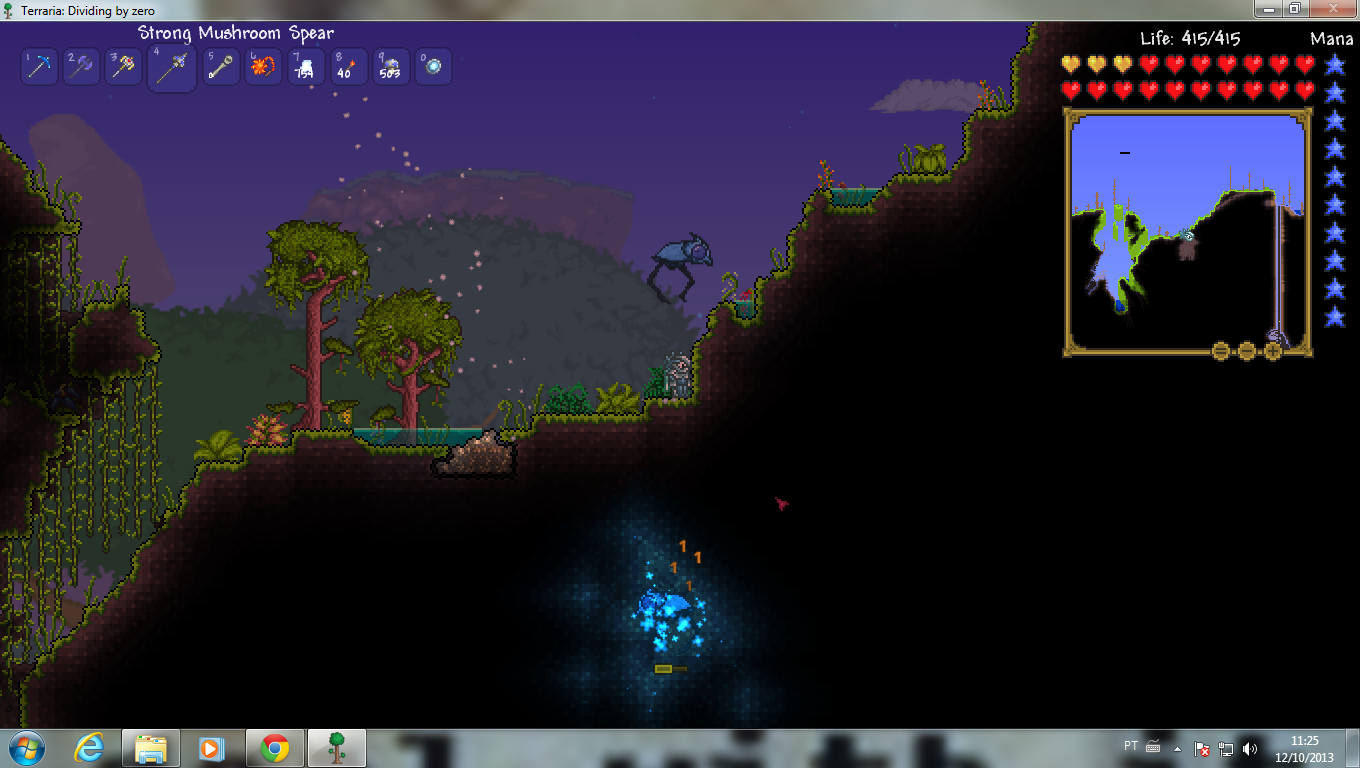Click the player marker on the minimap
Screen dimensions: 1360x768
(x=1187, y=236)
